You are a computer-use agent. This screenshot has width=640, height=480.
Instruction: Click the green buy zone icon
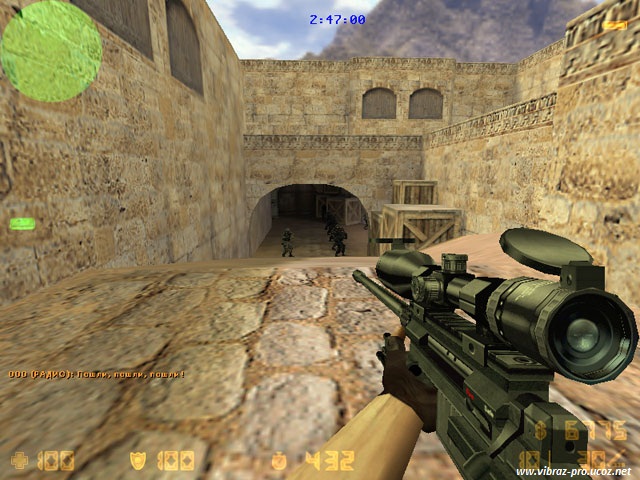(22, 223)
